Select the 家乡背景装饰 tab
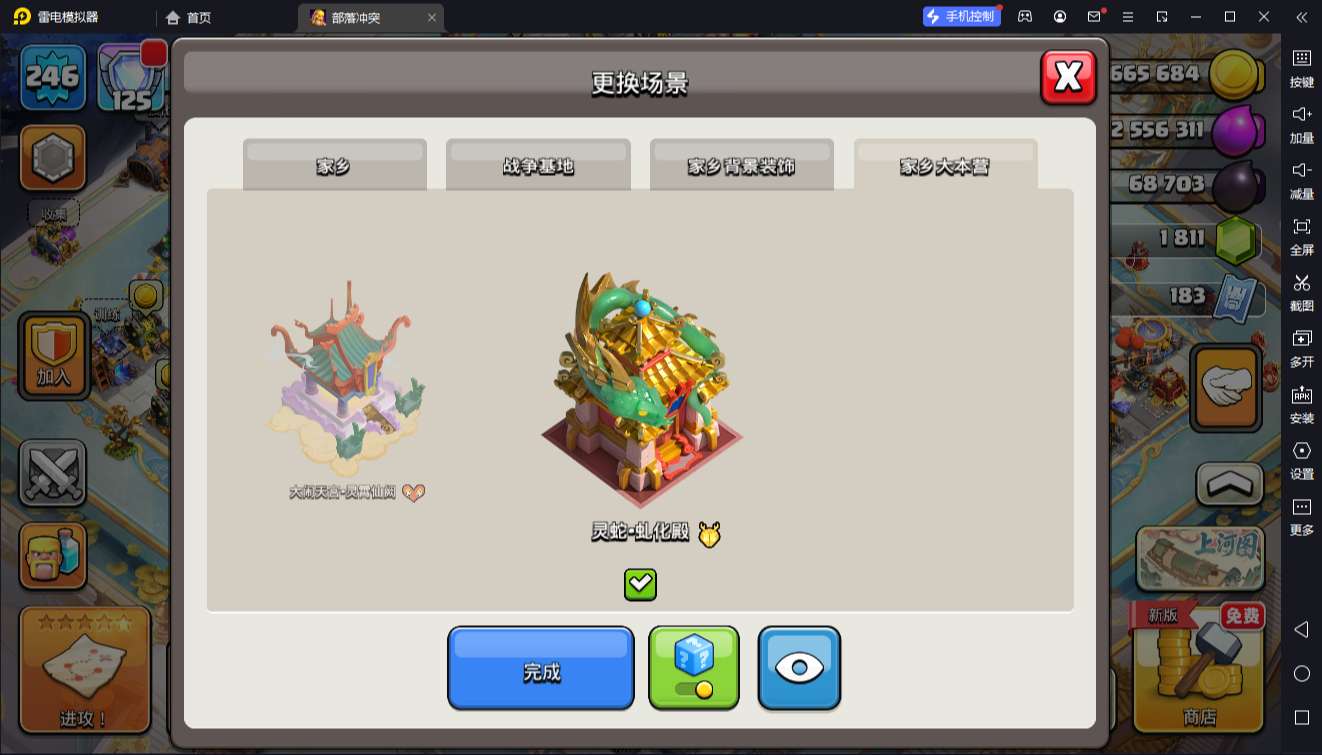This screenshot has height=755, width=1322. (x=741, y=165)
